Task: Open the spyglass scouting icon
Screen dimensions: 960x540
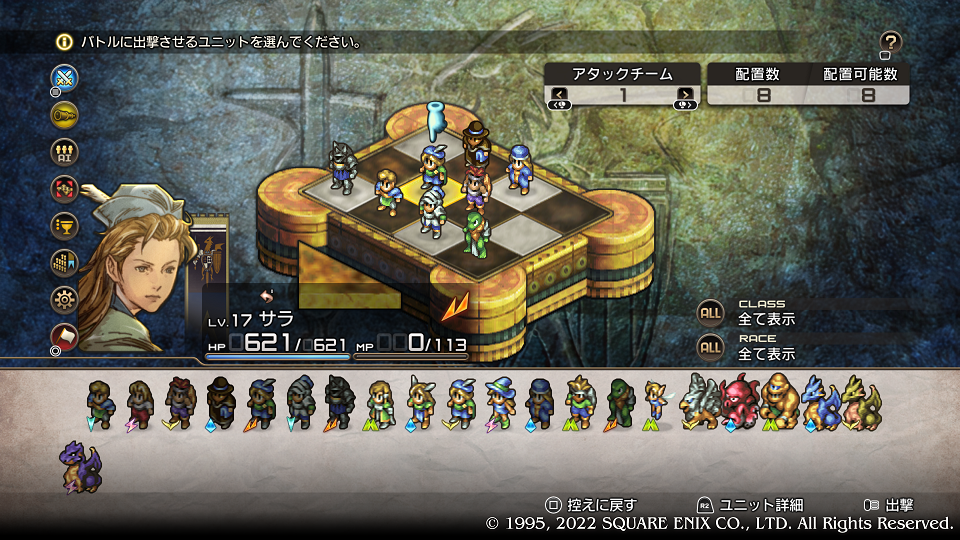Action: tap(65, 114)
